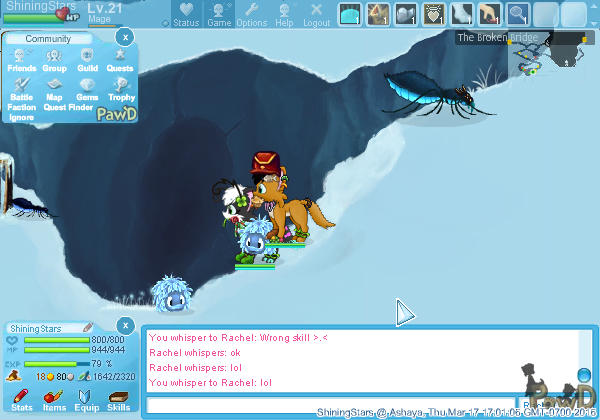Open the Help menu
This screenshot has height=420, width=600.
(284, 14)
